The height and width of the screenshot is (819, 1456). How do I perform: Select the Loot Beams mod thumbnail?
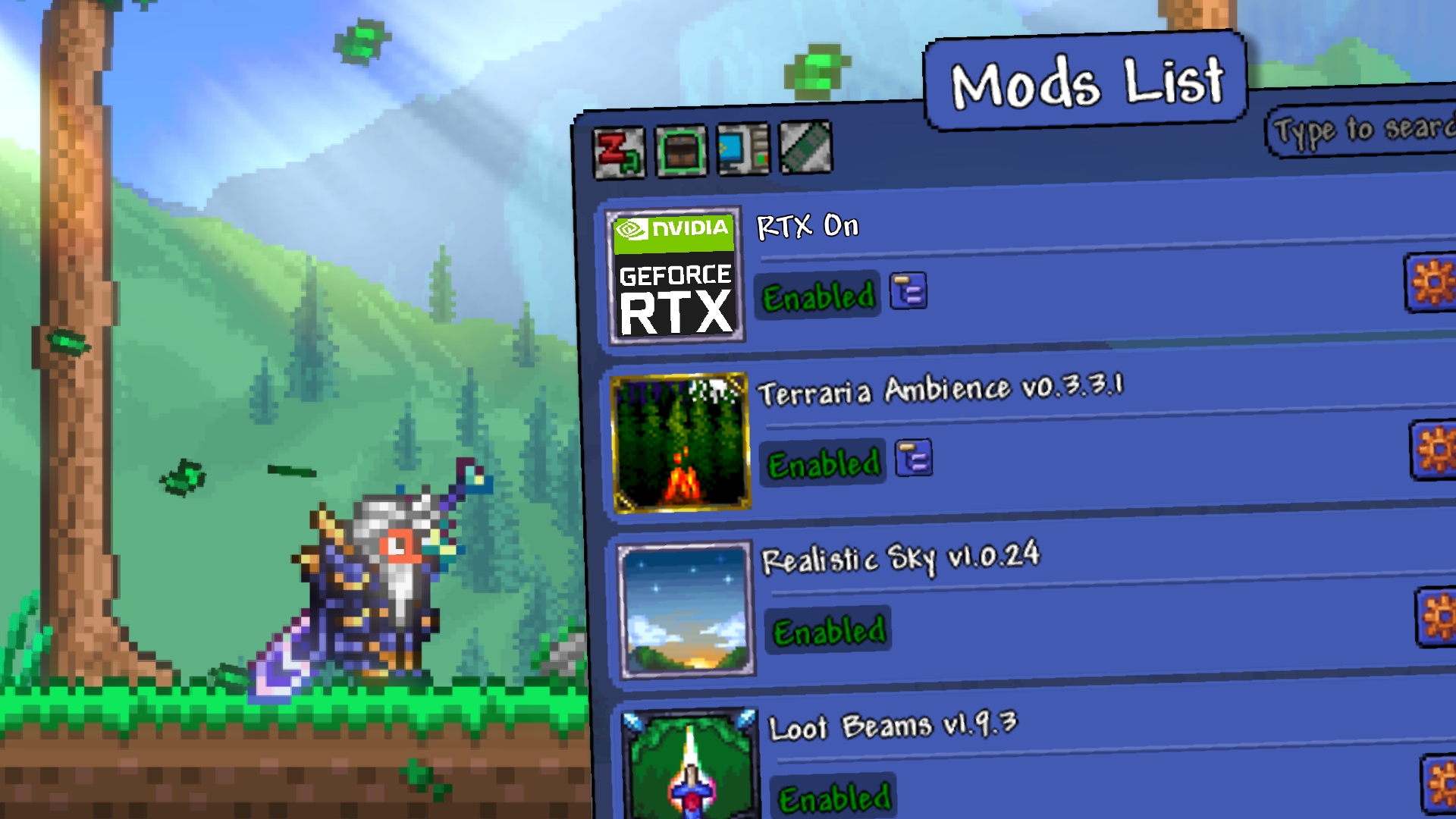click(x=691, y=766)
